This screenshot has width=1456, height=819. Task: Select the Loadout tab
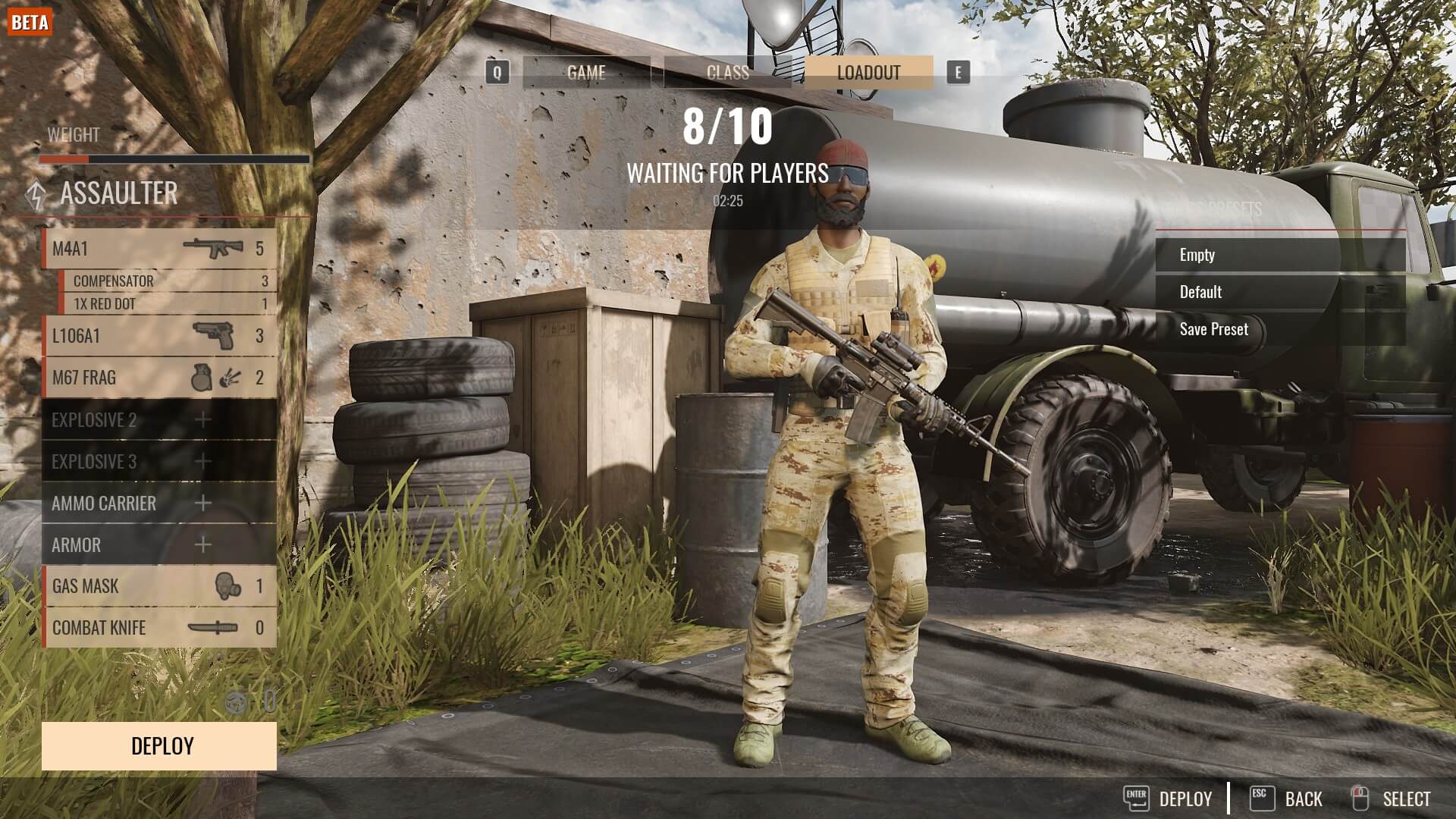(868, 73)
